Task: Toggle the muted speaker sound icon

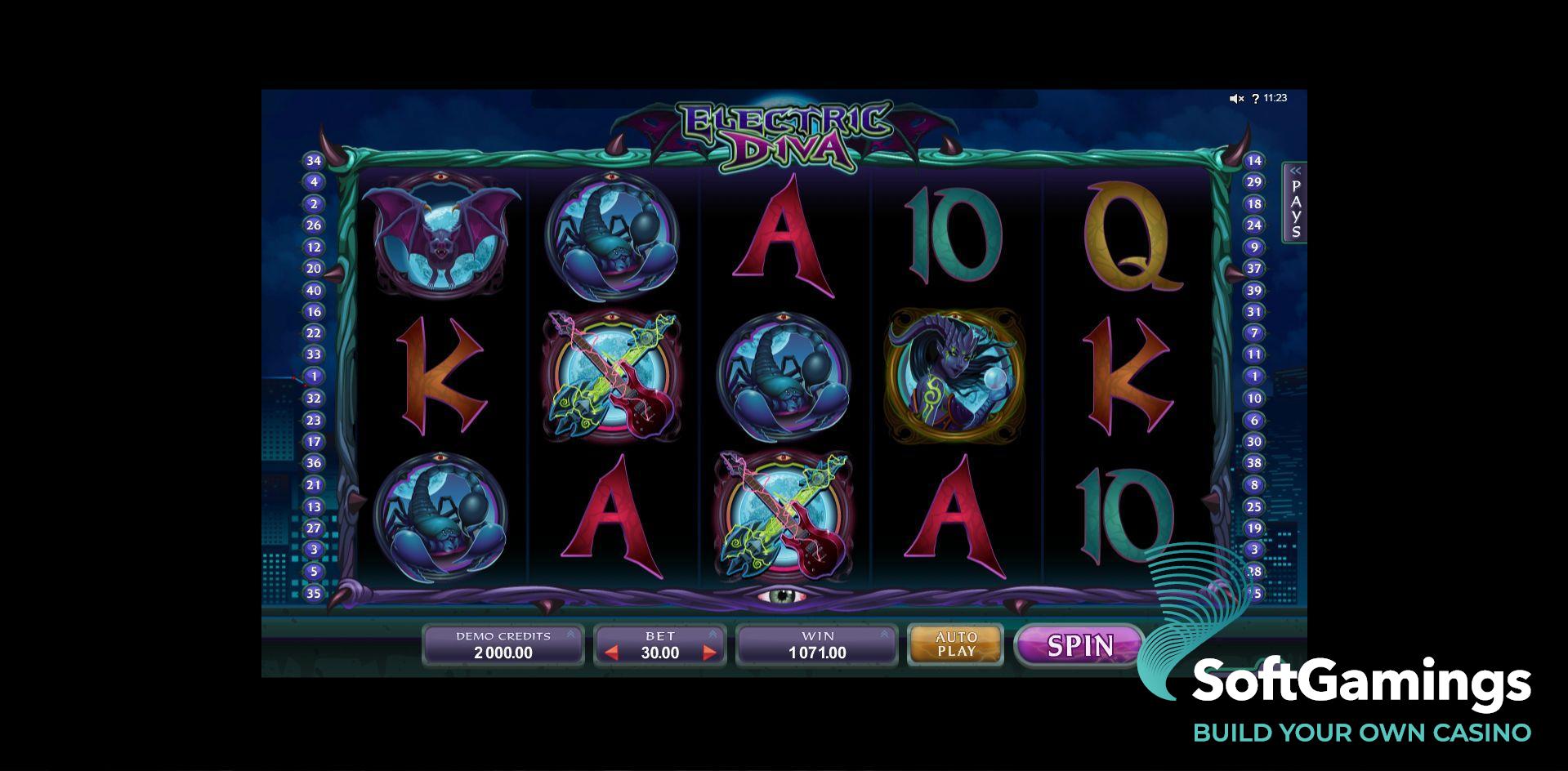Action: tap(1236, 99)
